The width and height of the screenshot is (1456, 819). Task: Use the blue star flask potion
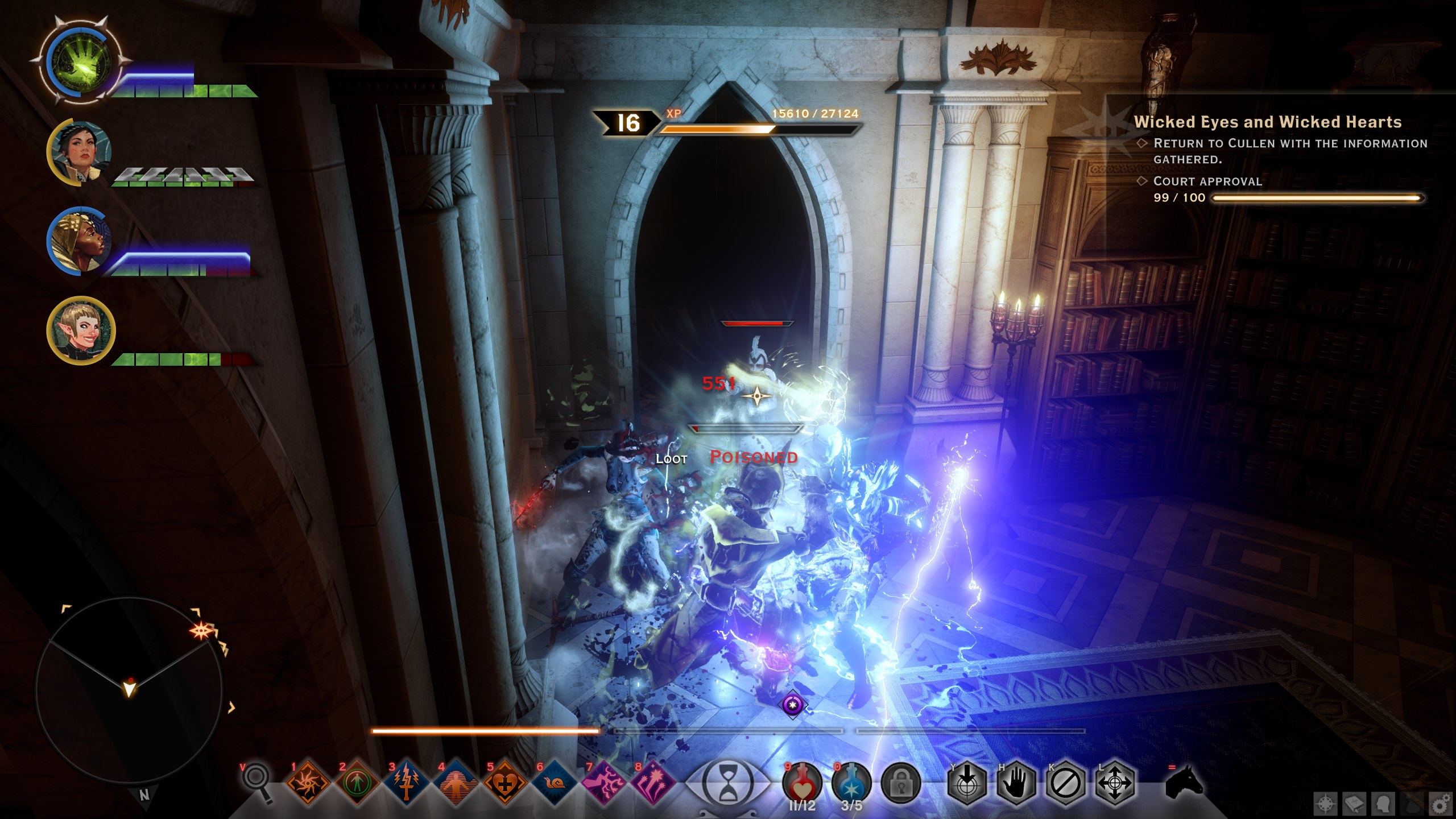click(x=851, y=783)
